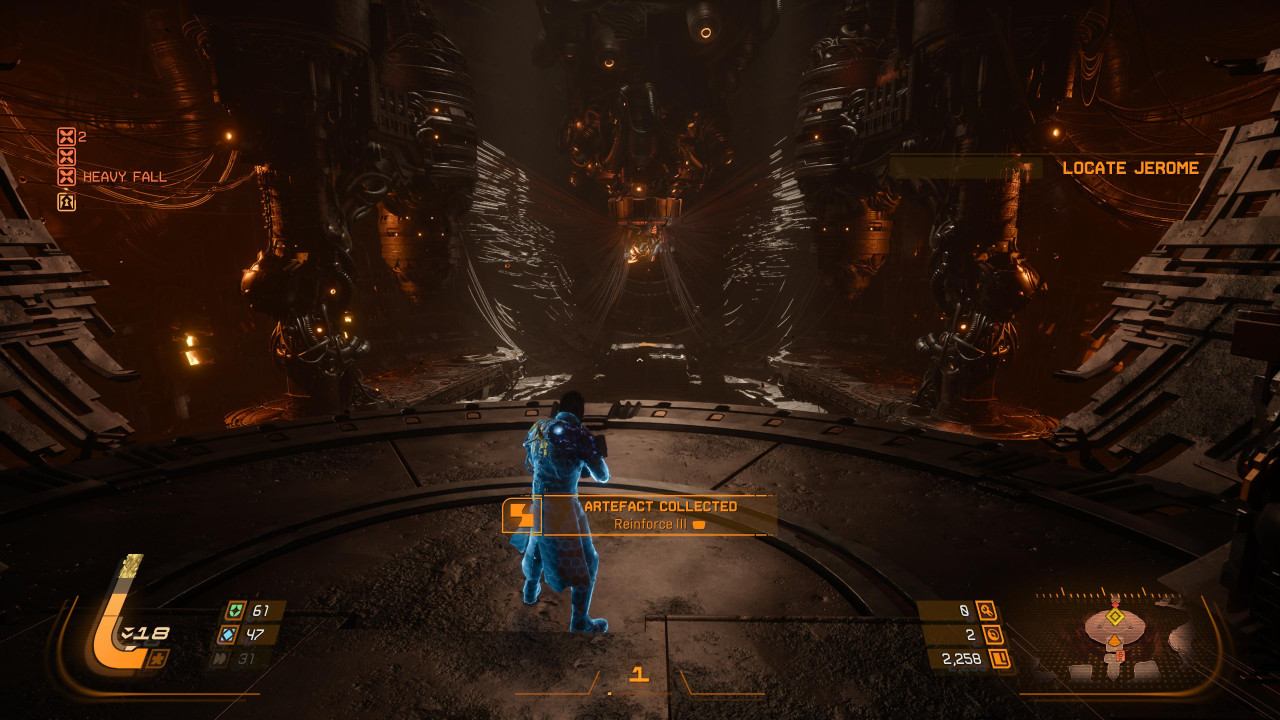This screenshot has height=720, width=1280.
Task: Select the figure icon below the weapon gauge
Action: [x=156, y=658]
